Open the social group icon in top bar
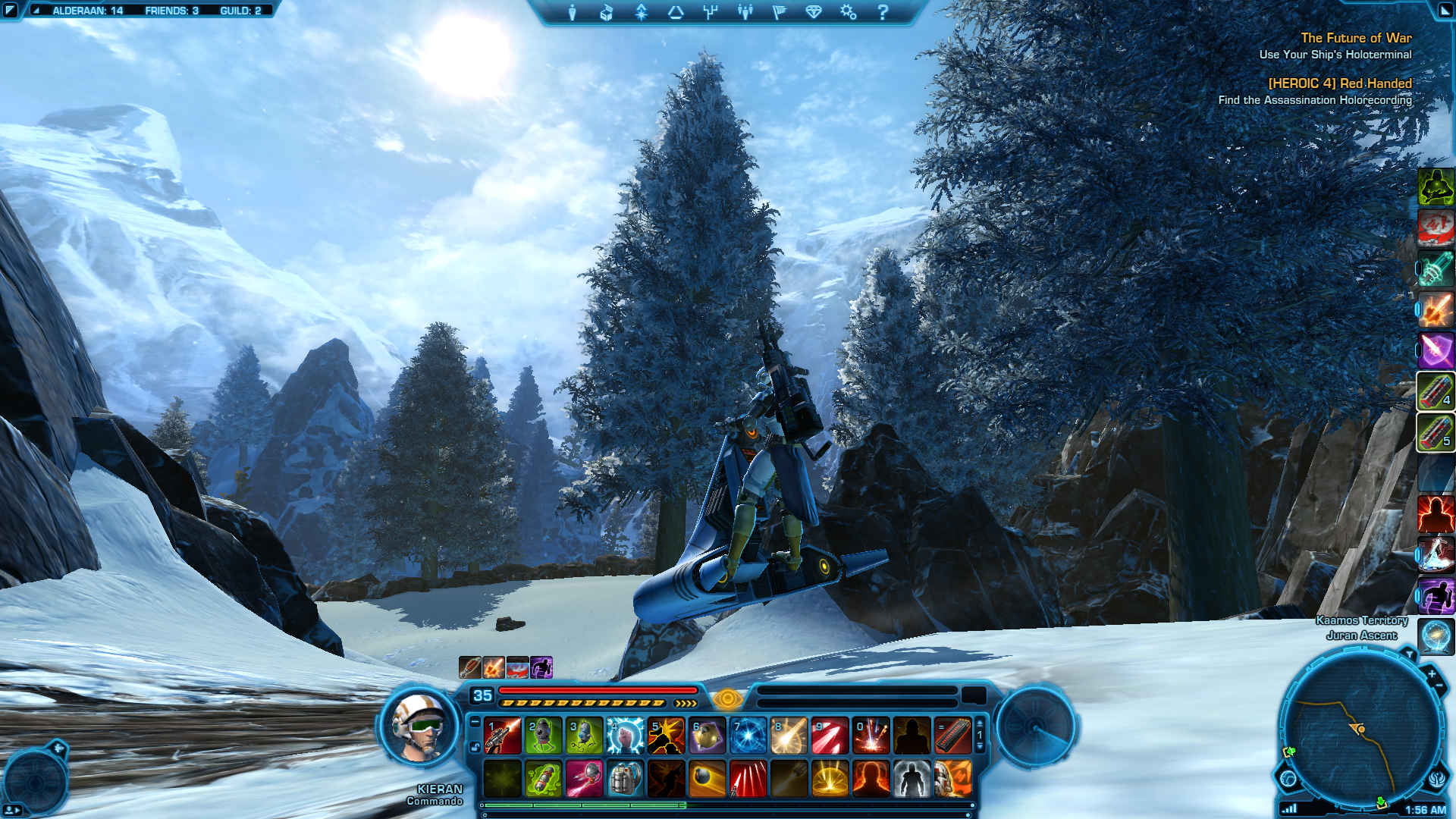 [x=745, y=12]
